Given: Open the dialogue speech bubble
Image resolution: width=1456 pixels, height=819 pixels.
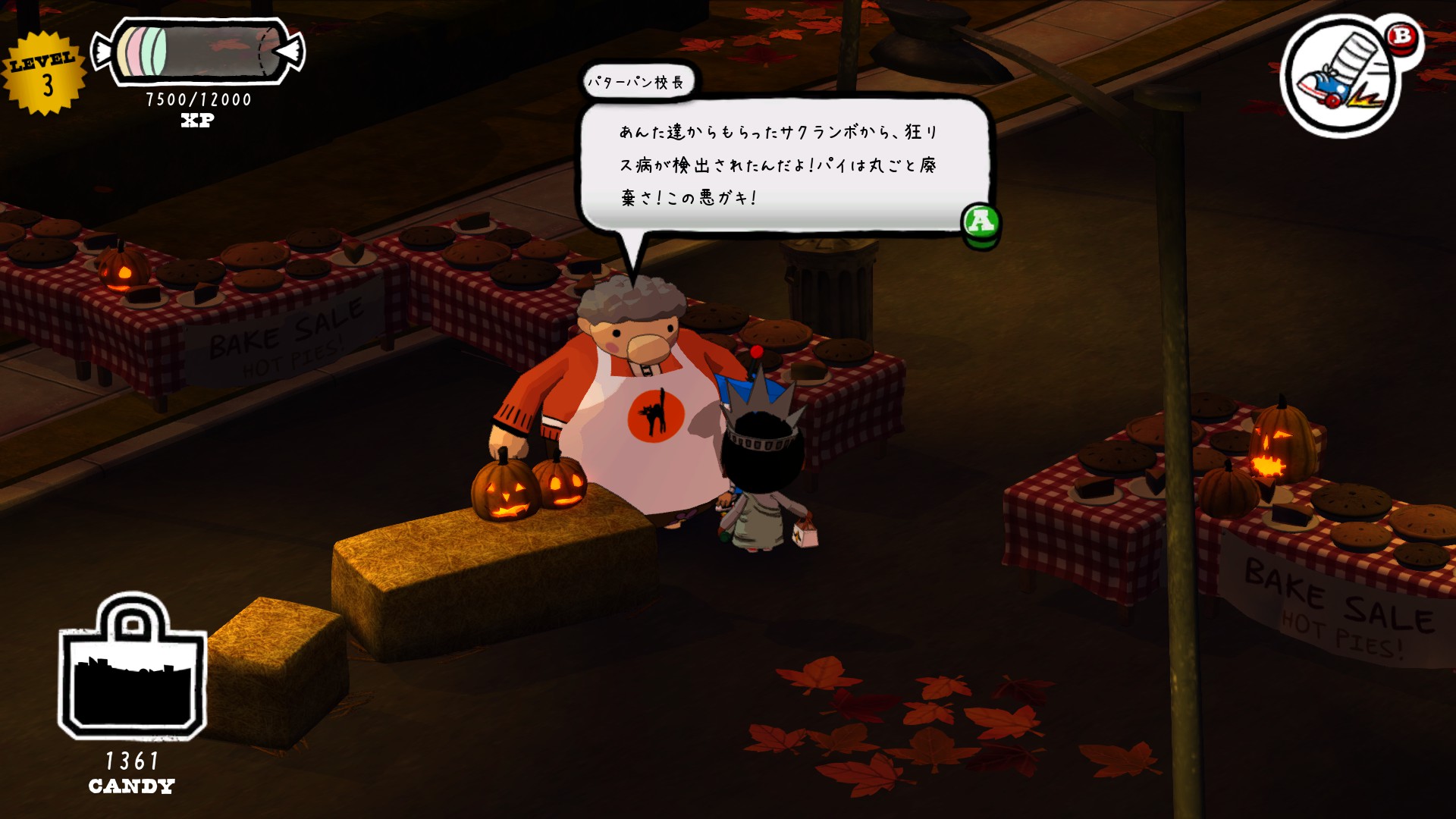Looking at the screenshot, I should tap(785, 163).
